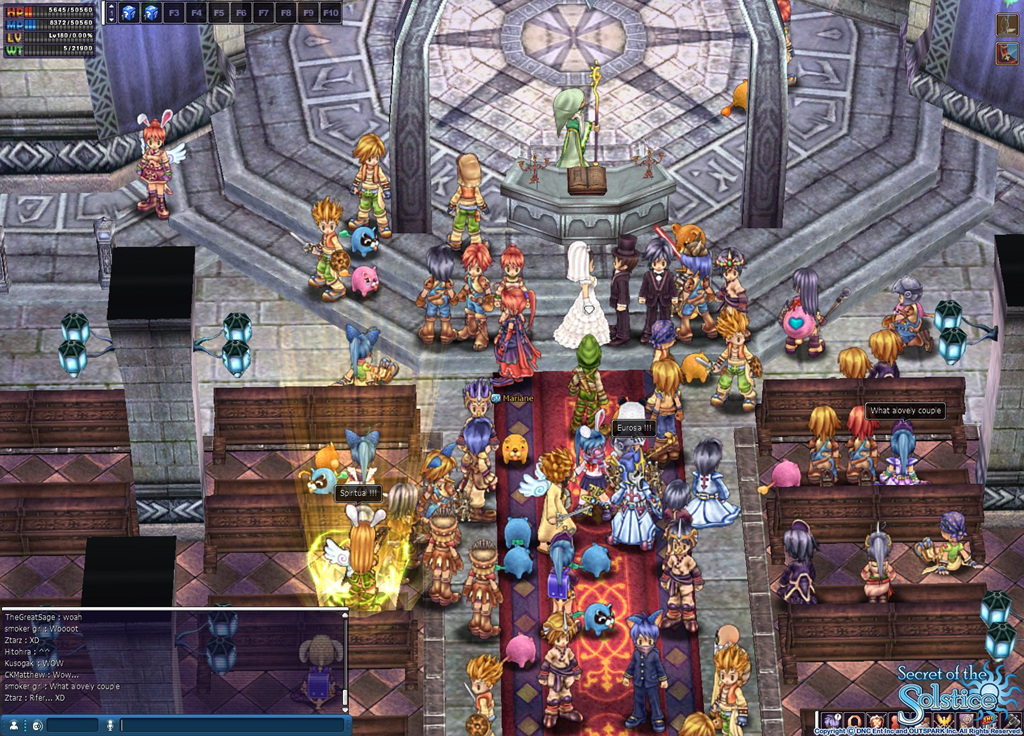1024x736 pixels.
Task: Open the red shield menu icon
Action: (x=876, y=721)
